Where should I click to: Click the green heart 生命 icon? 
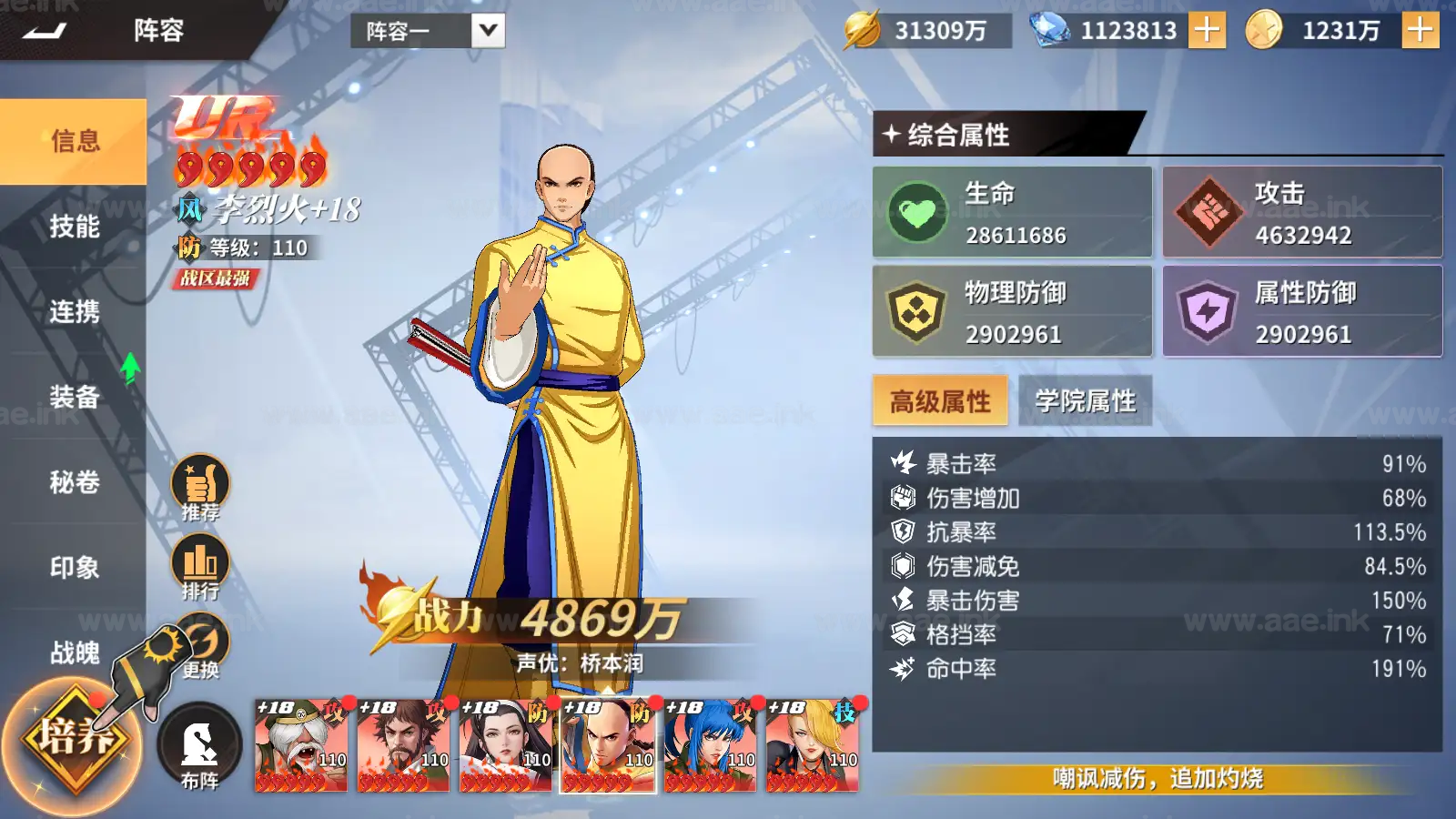tap(919, 211)
